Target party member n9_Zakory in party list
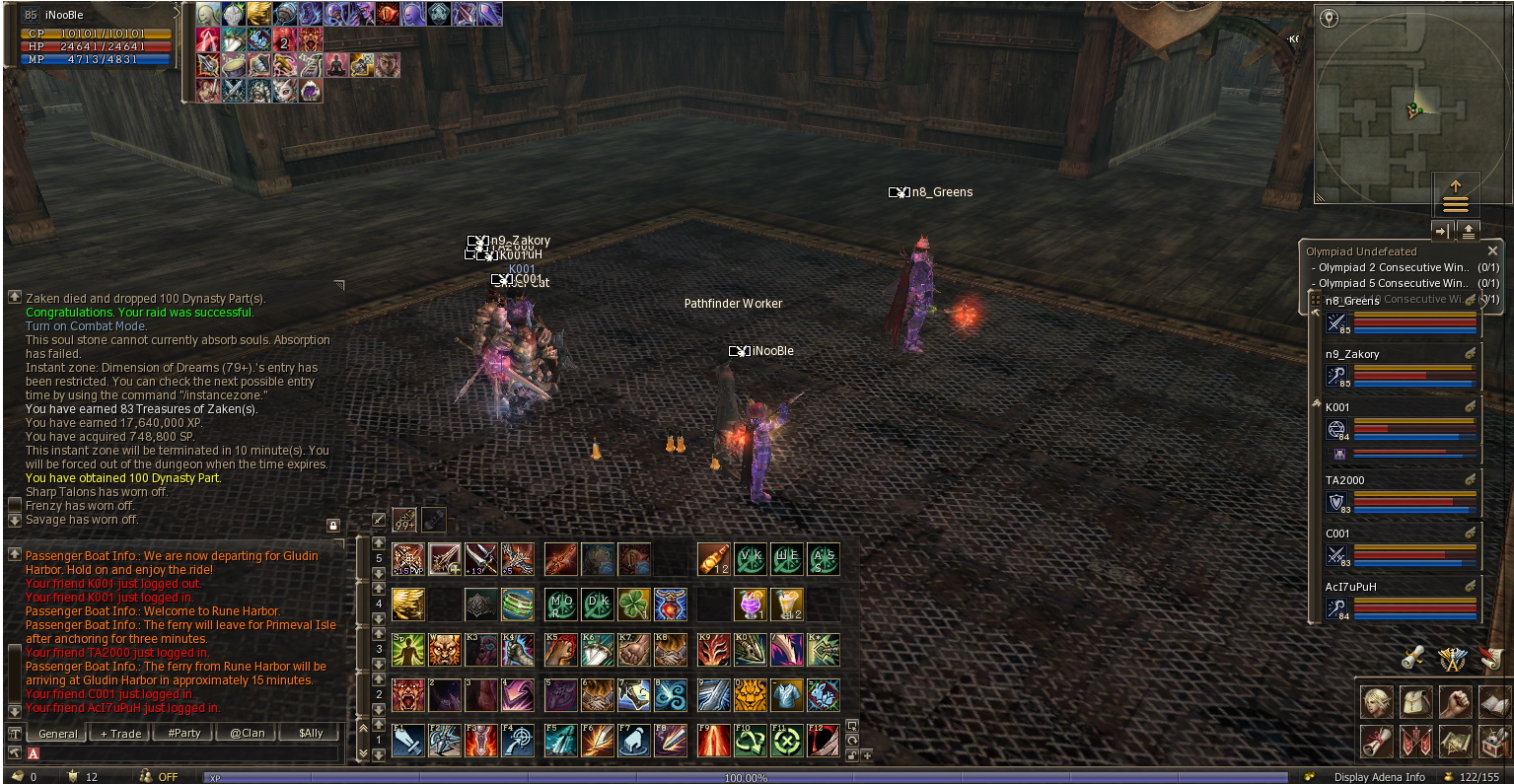The image size is (1514, 784). point(1402,367)
